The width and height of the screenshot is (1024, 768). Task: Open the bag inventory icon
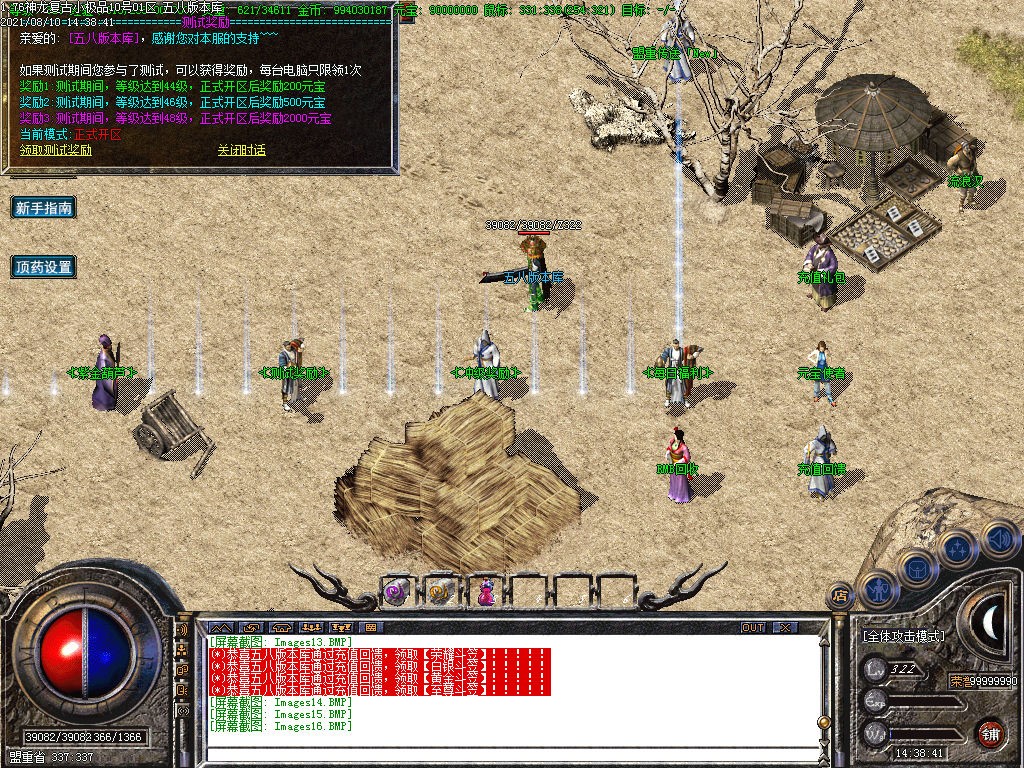(x=917, y=568)
